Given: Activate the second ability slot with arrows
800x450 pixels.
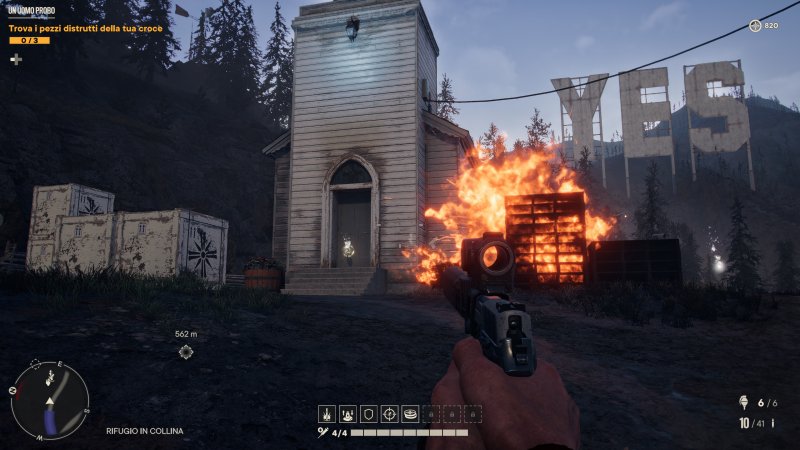Looking at the screenshot, I should (x=348, y=413).
